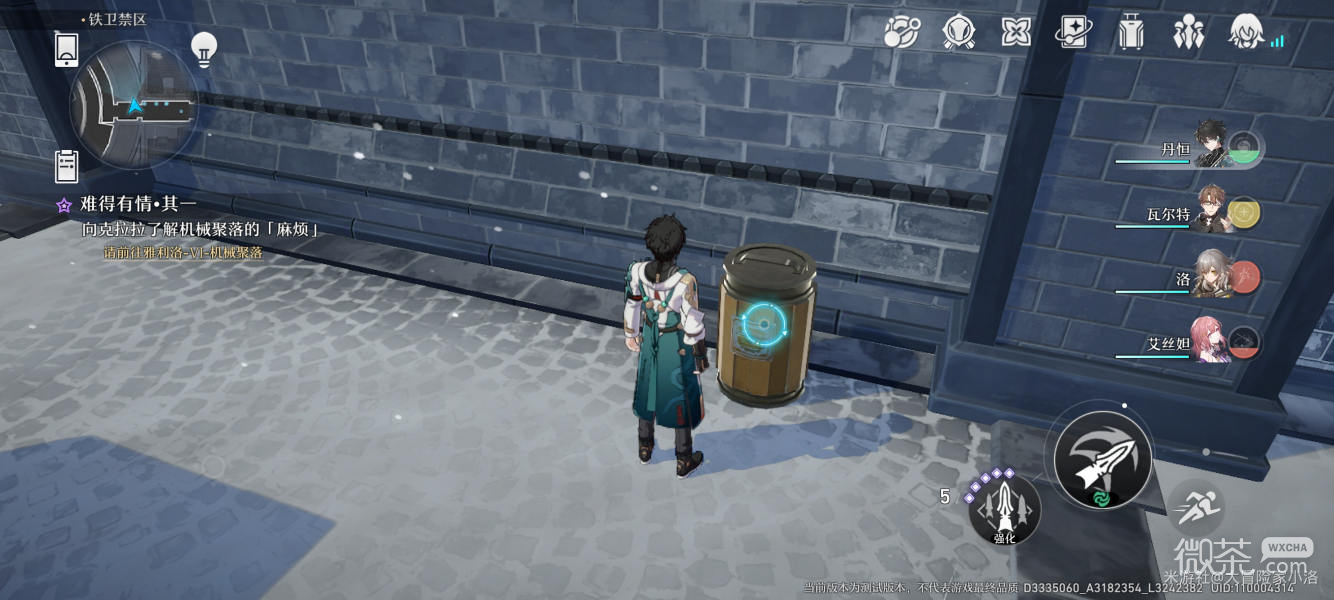Viewport: 1334px width, 600px height.
Task: Attack with the large spear button
Action: (1103, 459)
